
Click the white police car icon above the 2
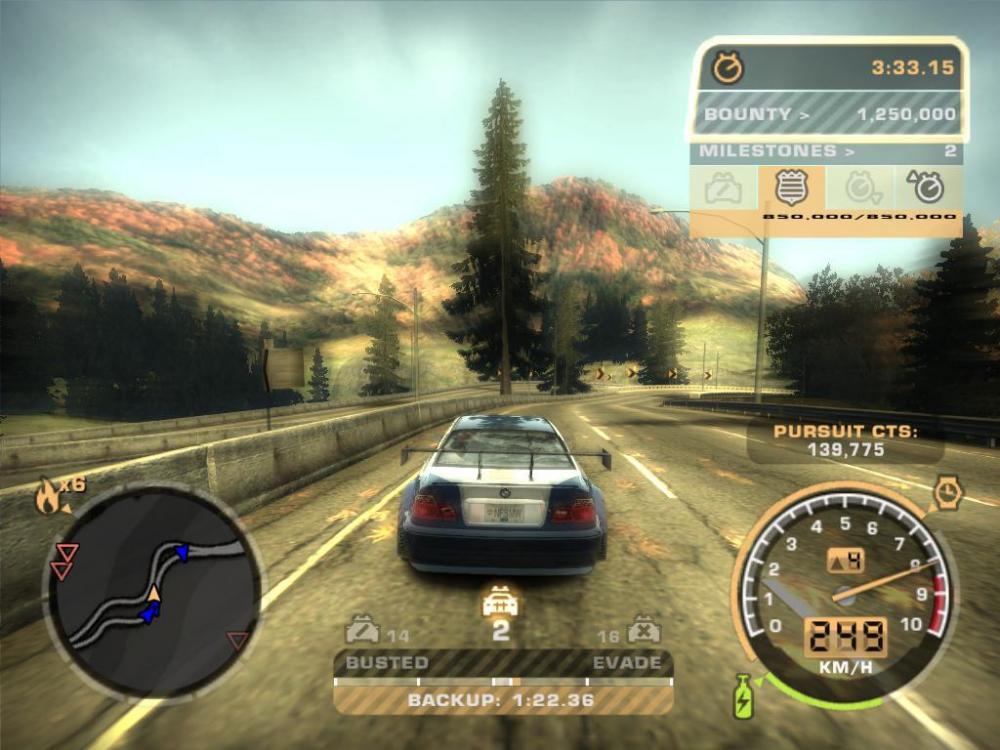coord(499,602)
